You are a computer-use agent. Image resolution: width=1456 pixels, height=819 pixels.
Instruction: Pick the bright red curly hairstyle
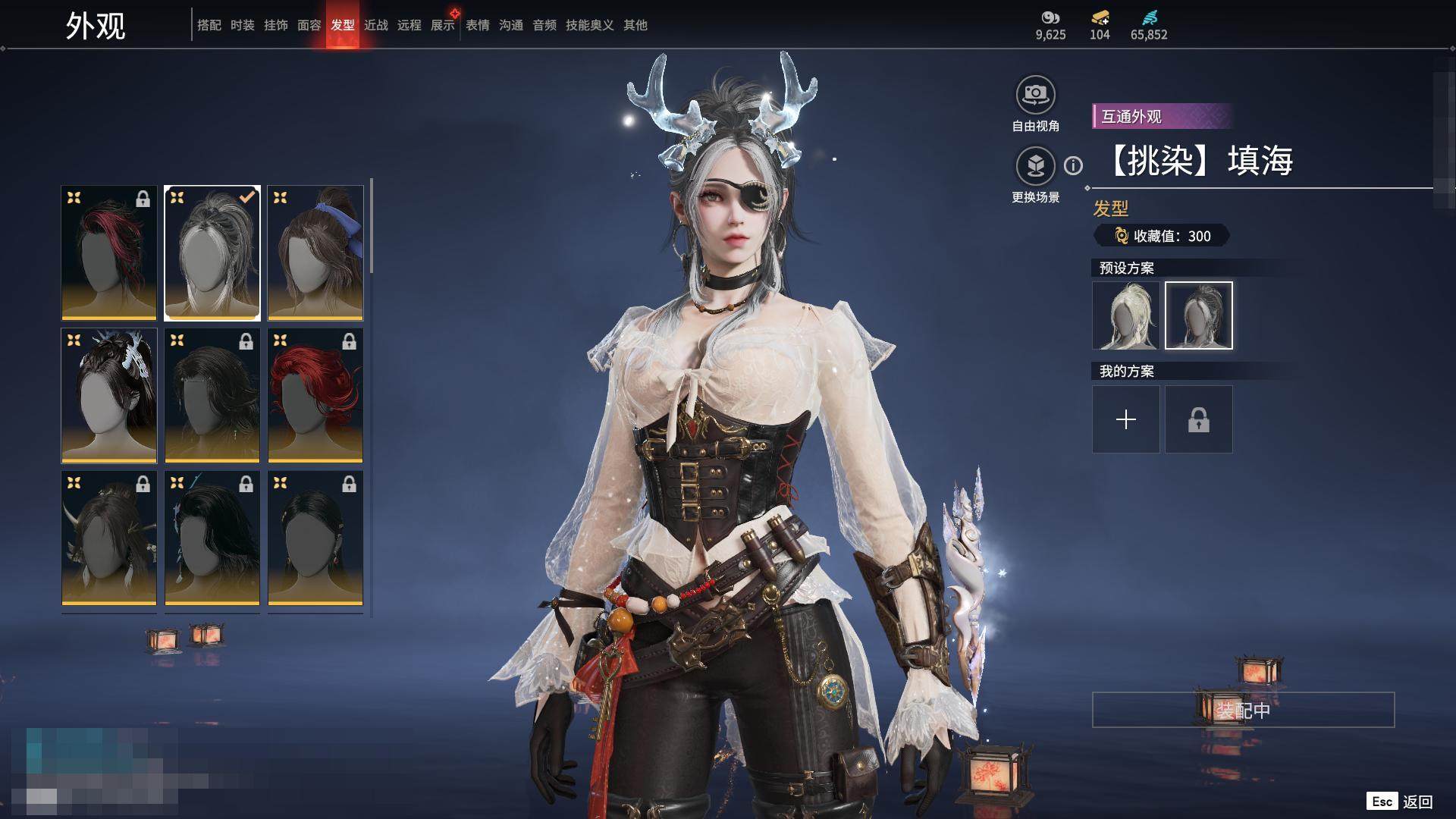pos(315,395)
